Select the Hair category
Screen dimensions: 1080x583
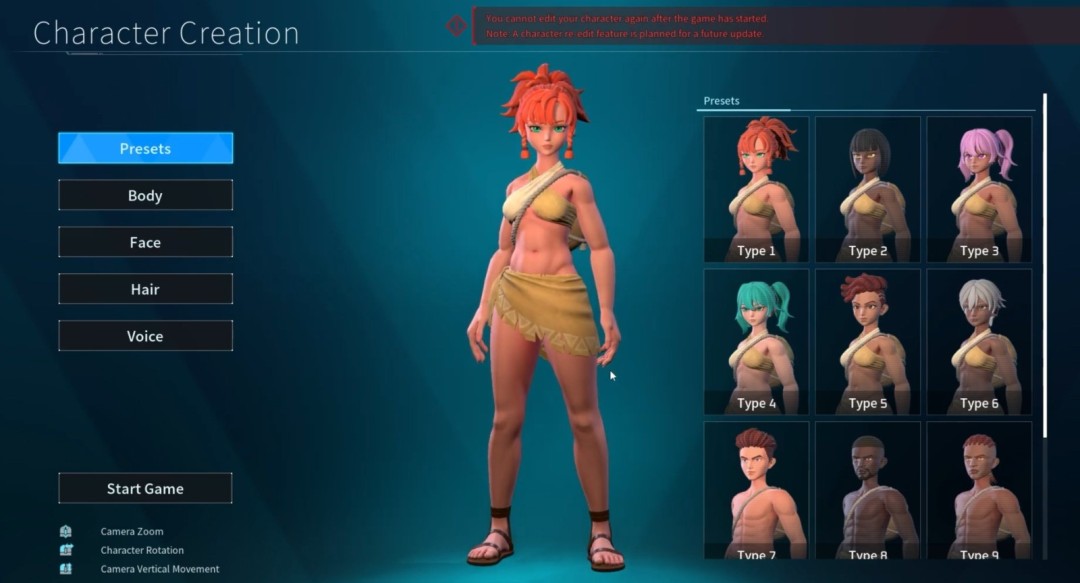(145, 289)
